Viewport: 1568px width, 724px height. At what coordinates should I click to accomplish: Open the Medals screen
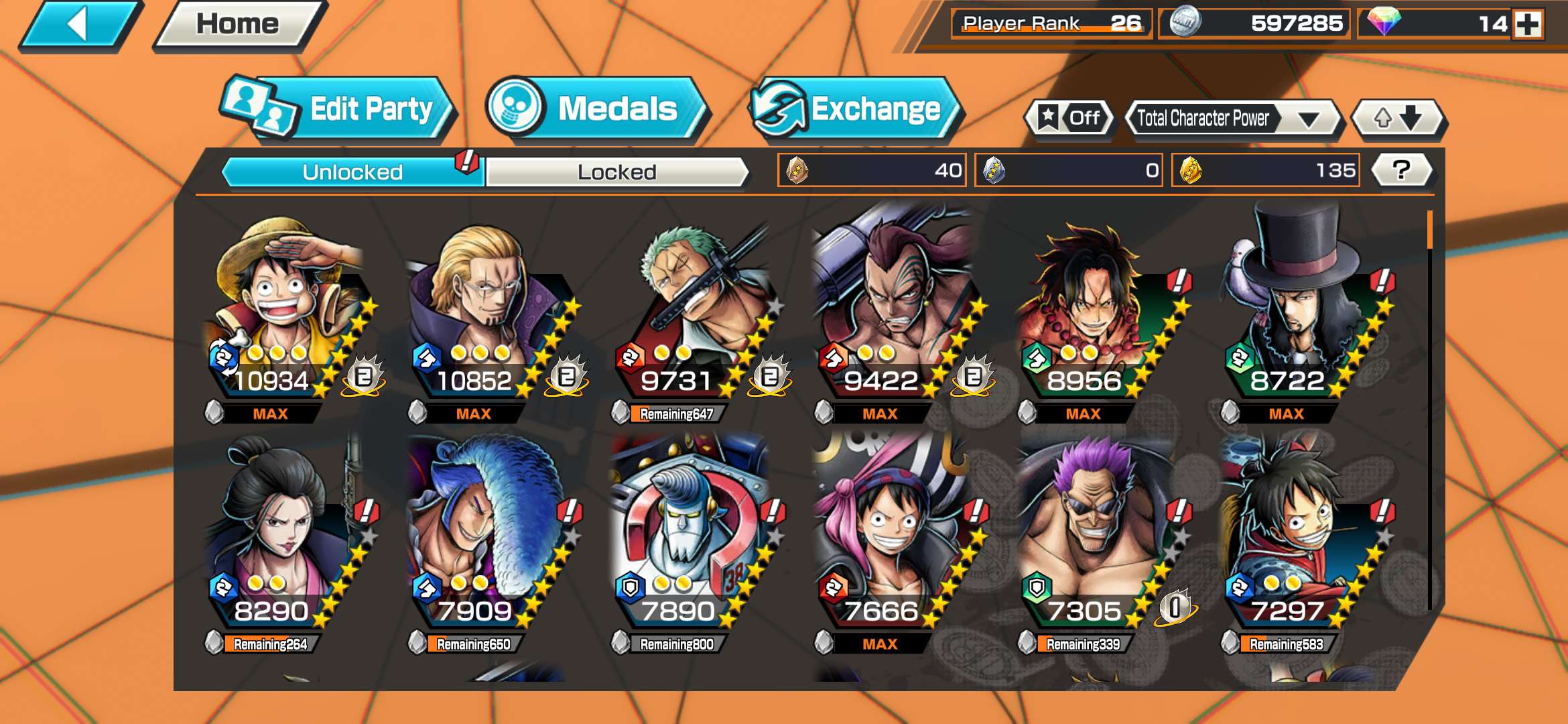596,109
